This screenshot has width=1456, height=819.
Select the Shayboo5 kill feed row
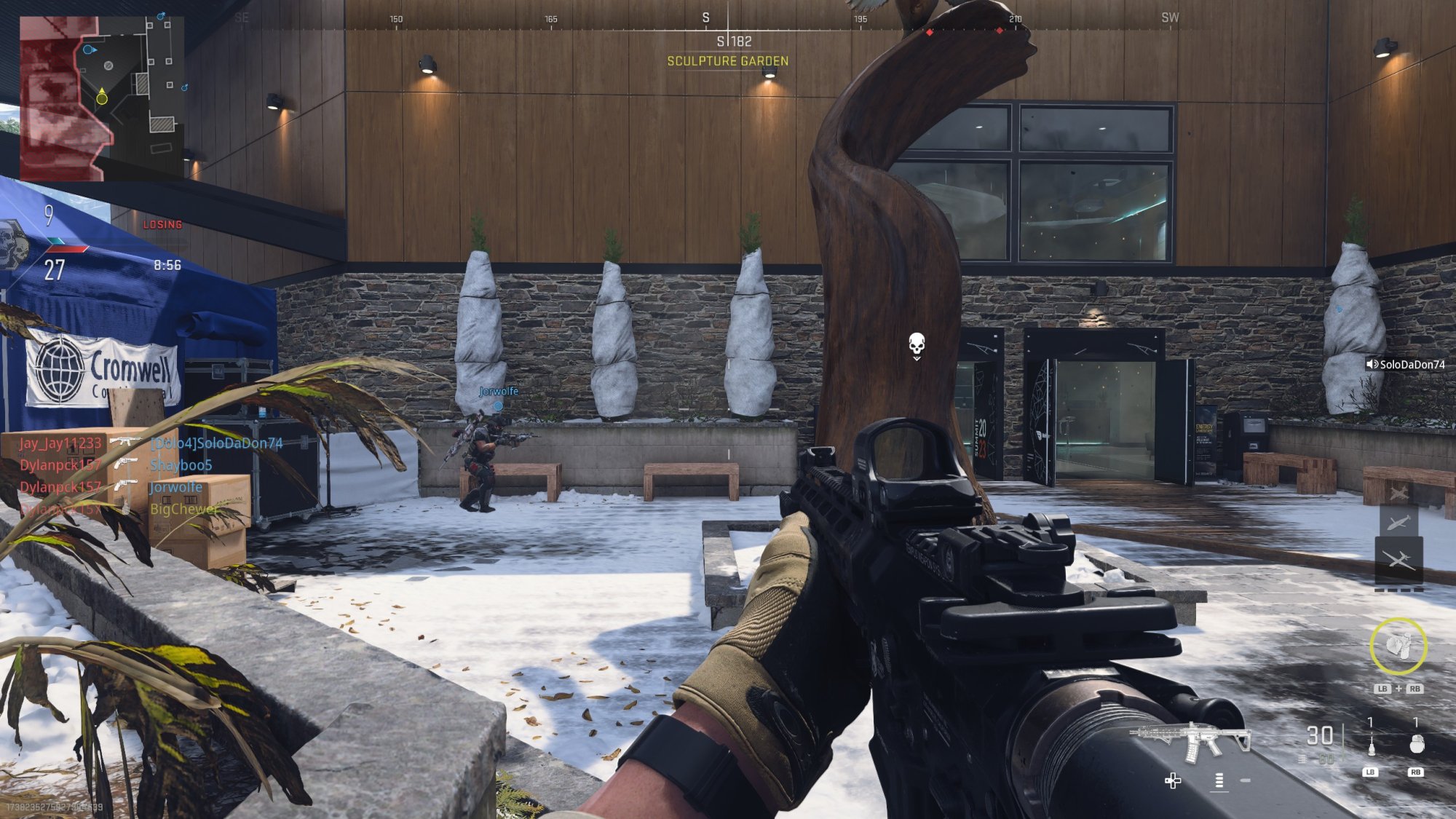click(181, 465)
